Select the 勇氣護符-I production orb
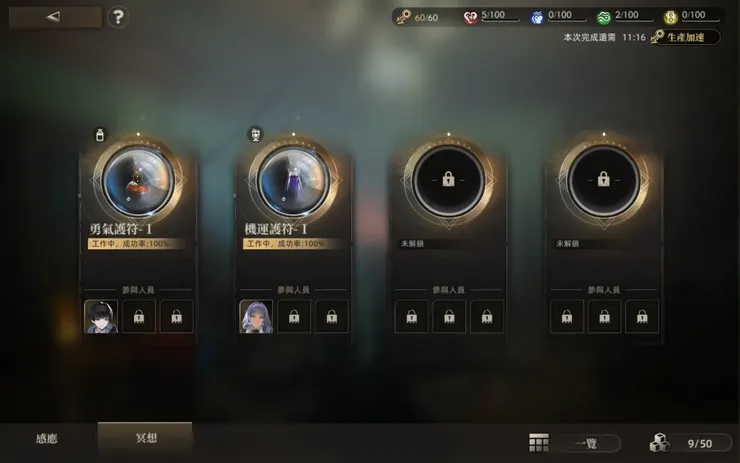The image size is (740, 463). (x=134, y=181)
